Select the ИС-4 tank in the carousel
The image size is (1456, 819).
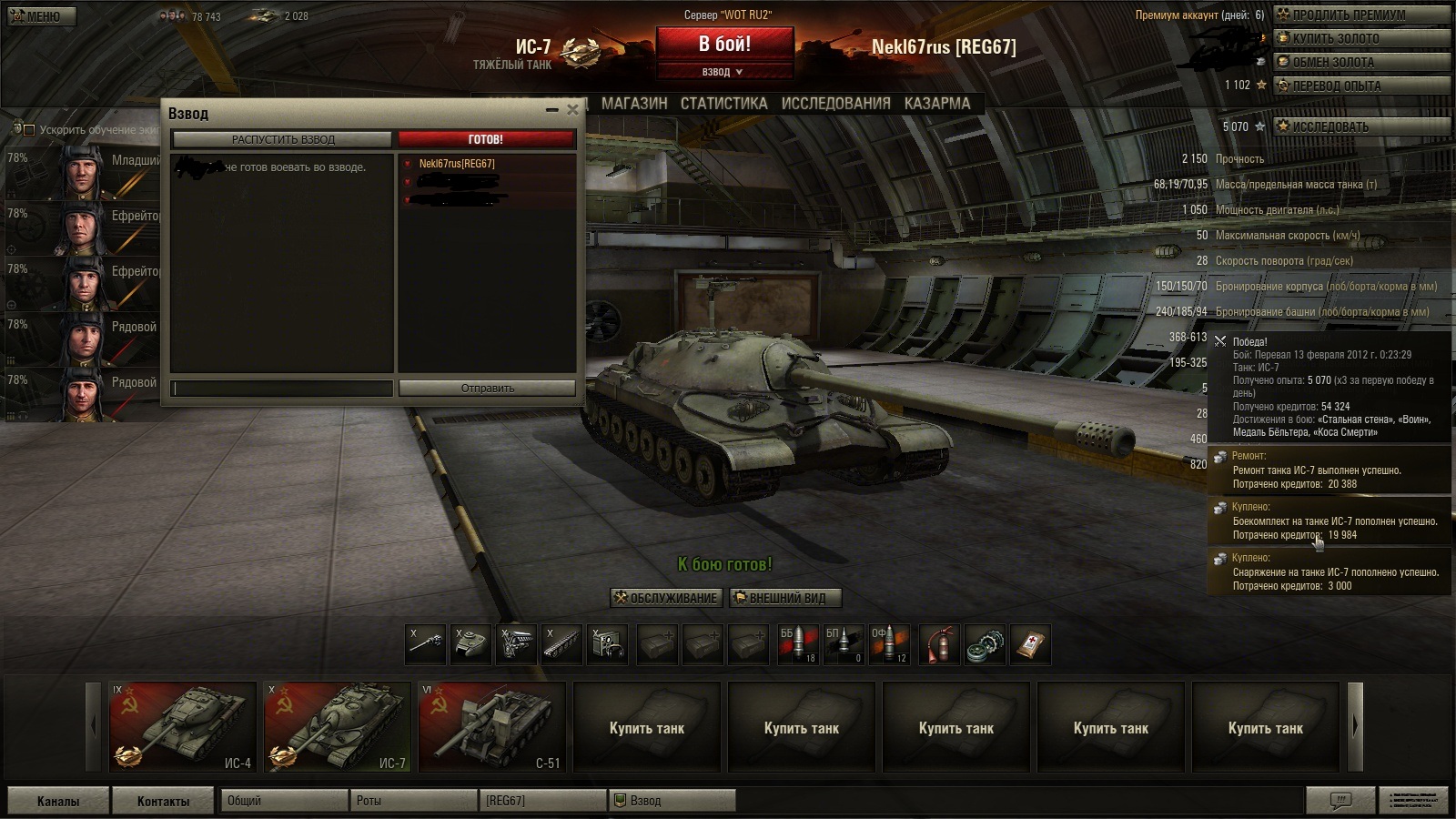(x=183, y=727)
